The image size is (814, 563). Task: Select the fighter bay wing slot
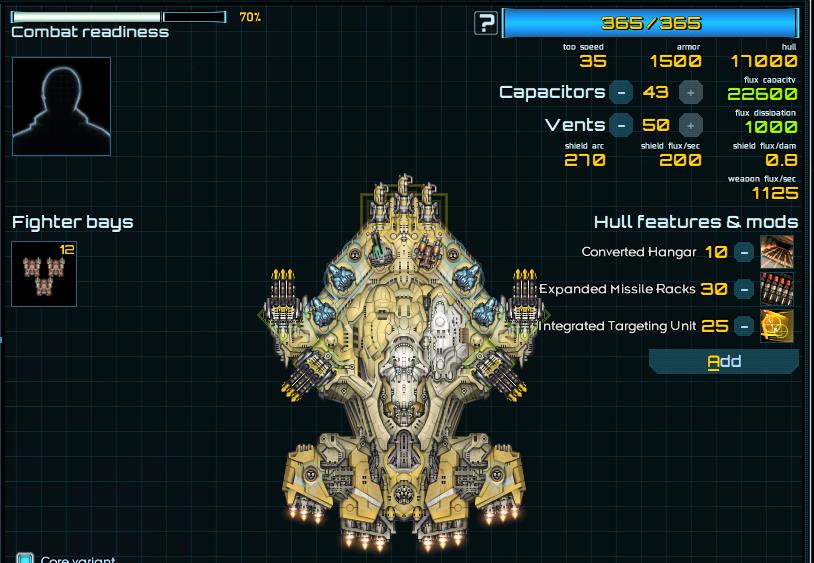(x=44, y=273)
